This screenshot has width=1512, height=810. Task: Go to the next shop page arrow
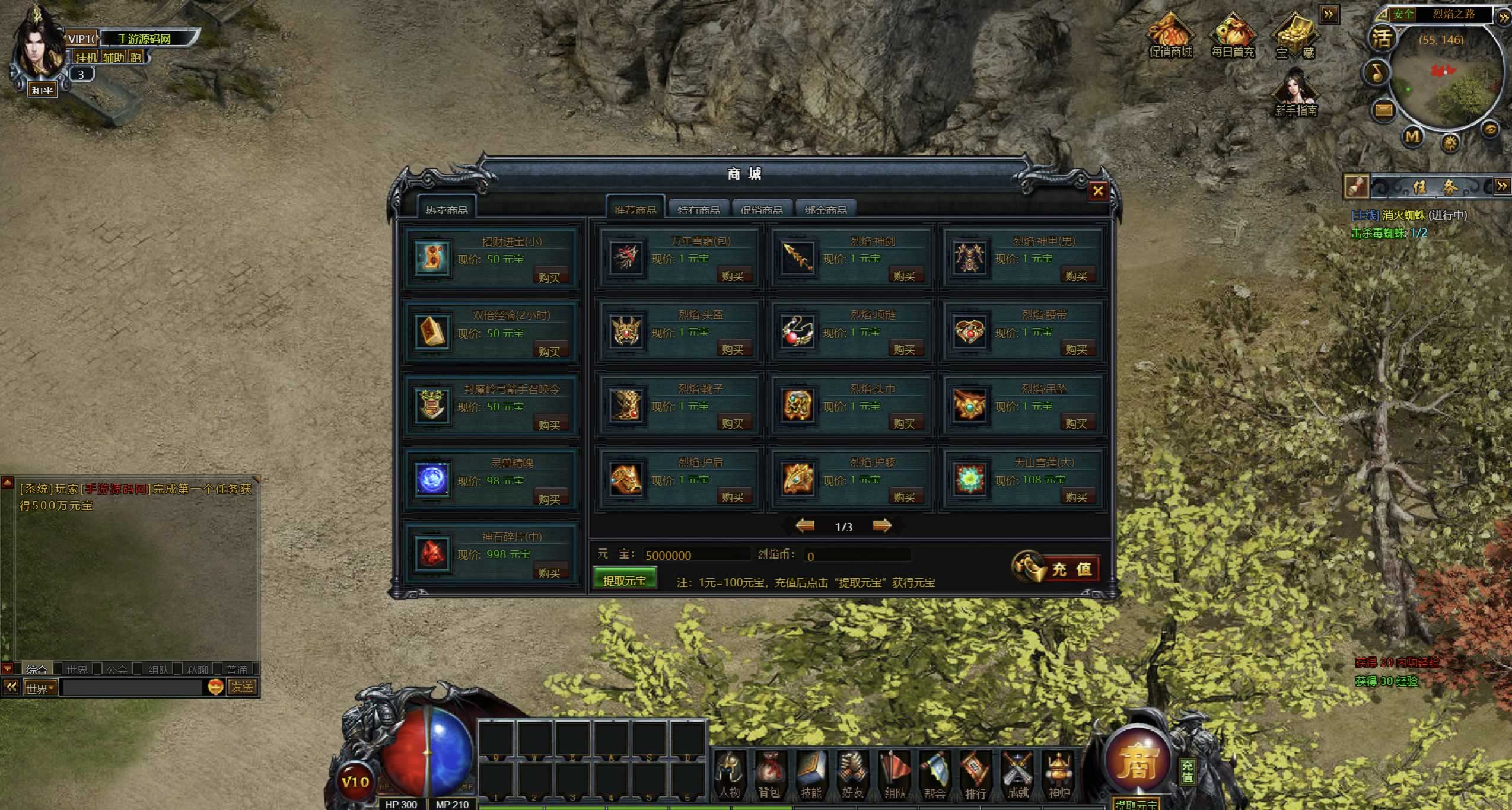click(882, 525)
